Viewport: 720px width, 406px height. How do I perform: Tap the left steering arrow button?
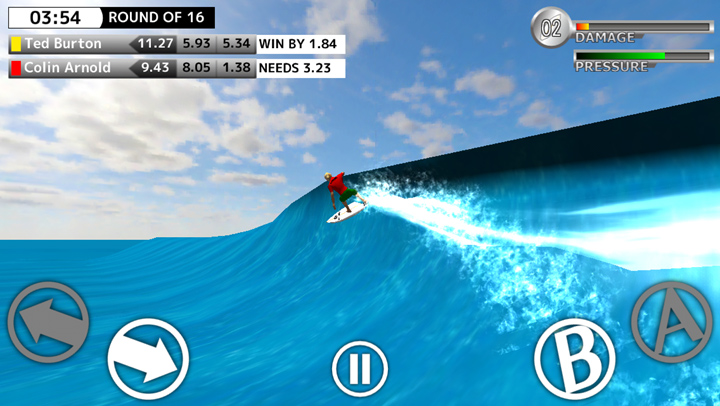point(48,322)
